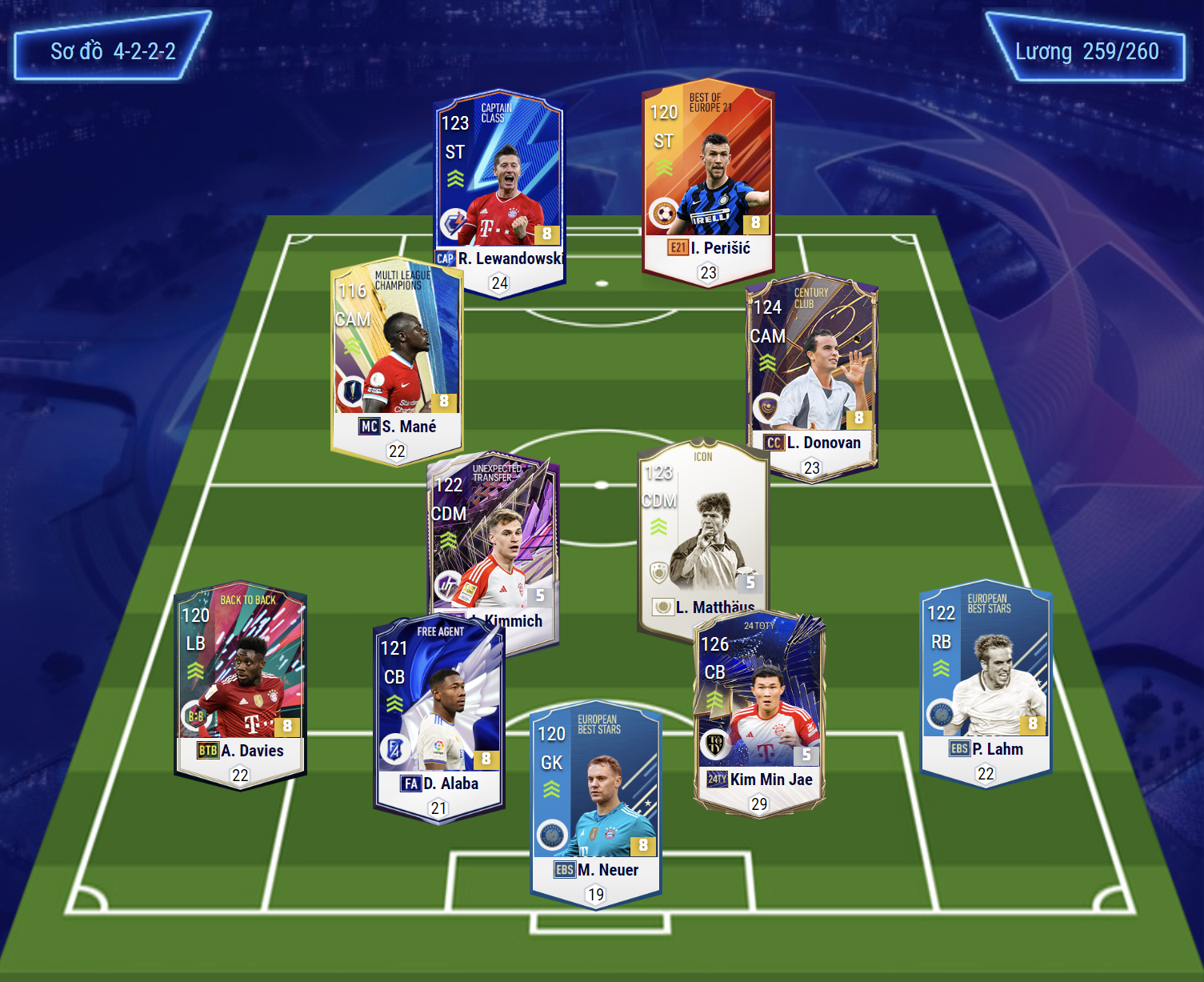Screen dimensions: 1204x982
Task: Choose the A. Davies left back card
Action: 240,684
